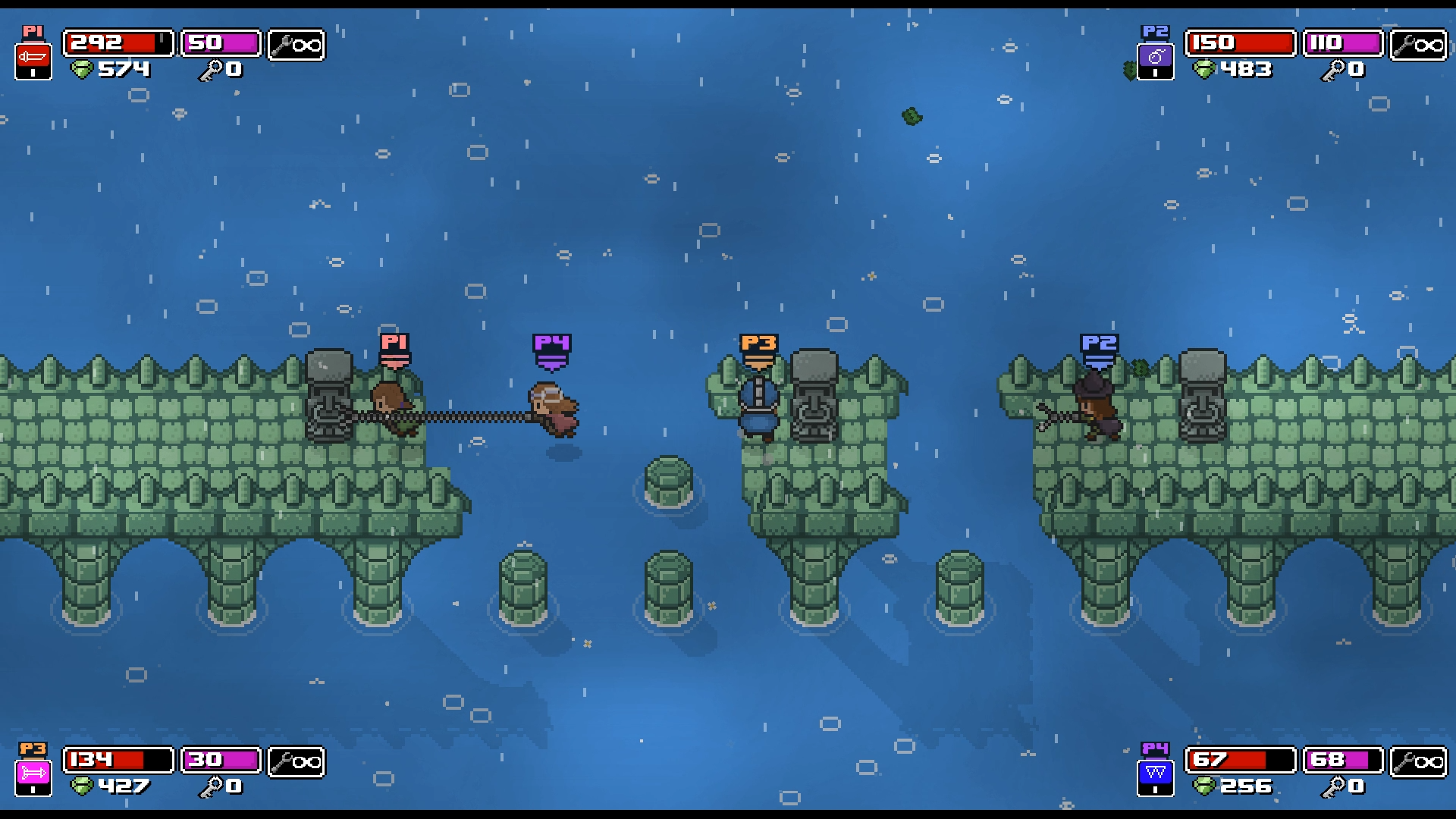Click P2's infinite wrench tool slot

(x=1420, y=43)
